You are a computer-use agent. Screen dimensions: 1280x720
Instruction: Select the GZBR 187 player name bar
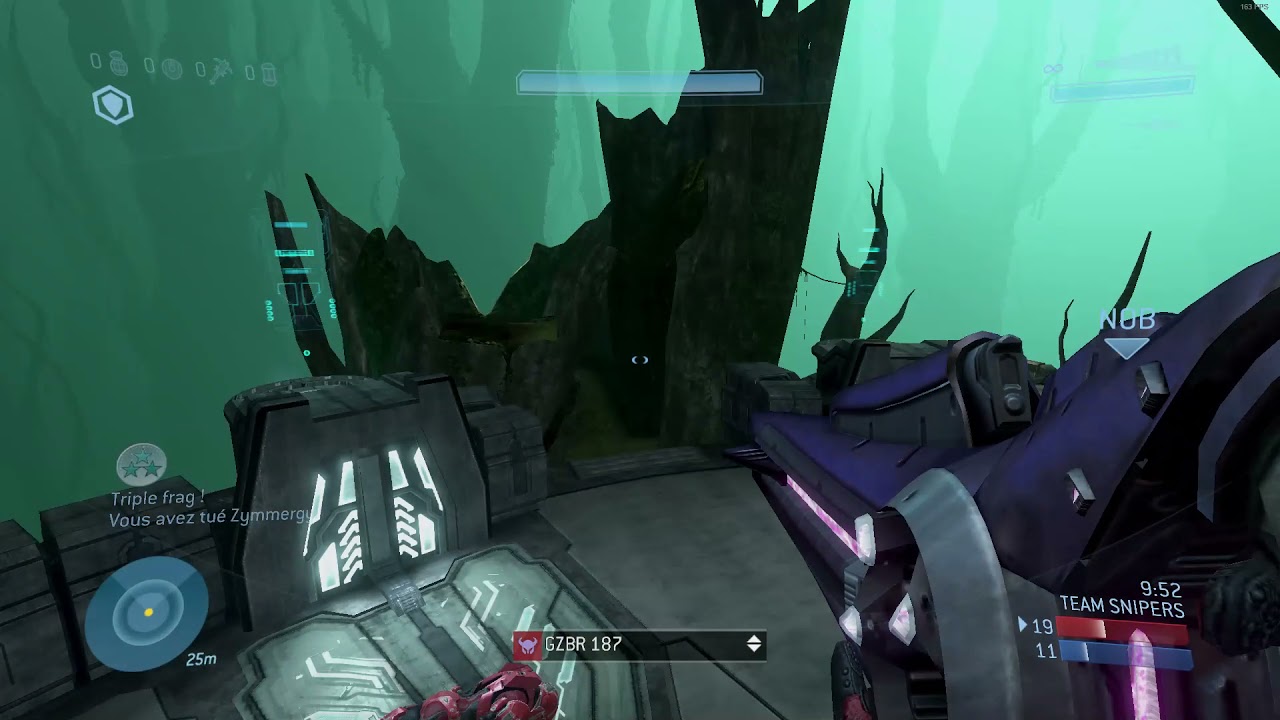coord(639,645)
